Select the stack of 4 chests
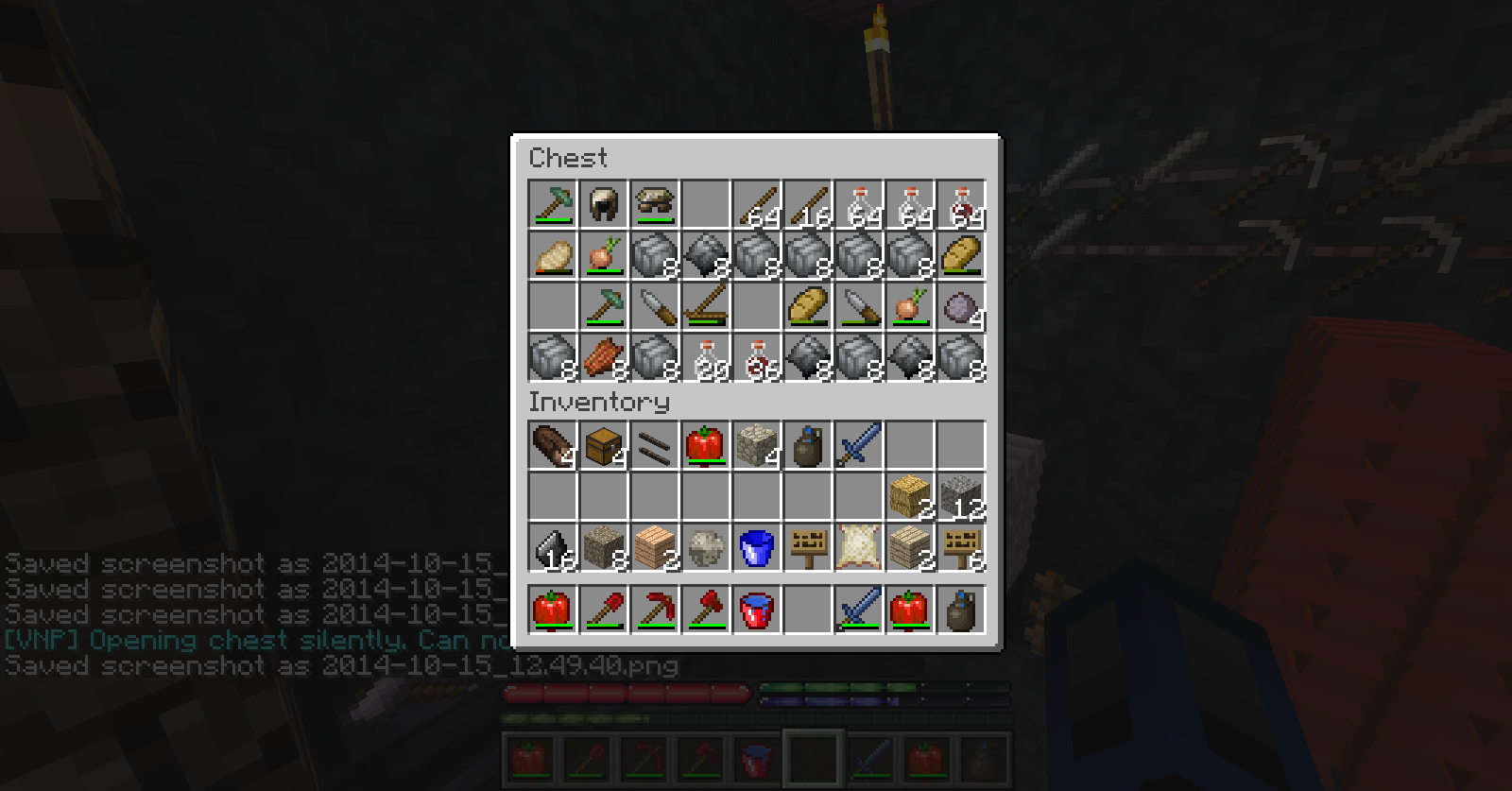The height and width of the screenshot is (791, 1512). [x=603, y=445]
